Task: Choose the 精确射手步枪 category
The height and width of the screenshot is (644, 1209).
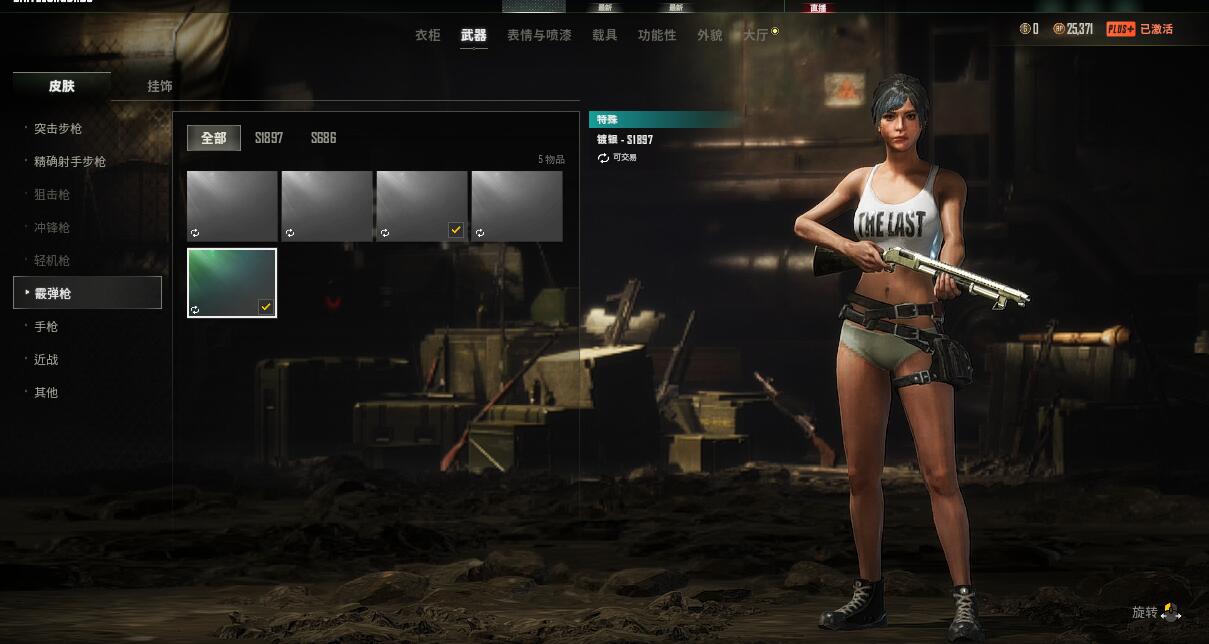Action: (x=69, y=162)
